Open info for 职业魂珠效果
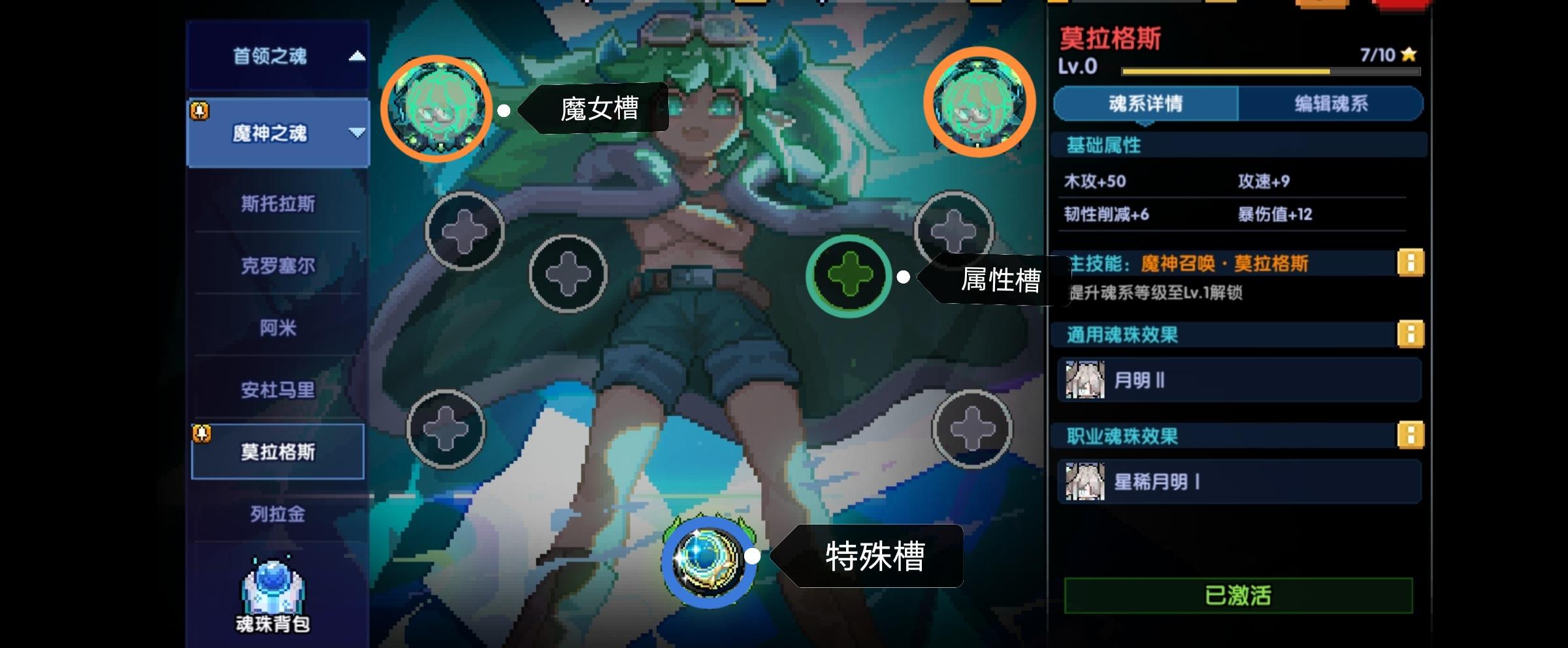 [1411, 436]
